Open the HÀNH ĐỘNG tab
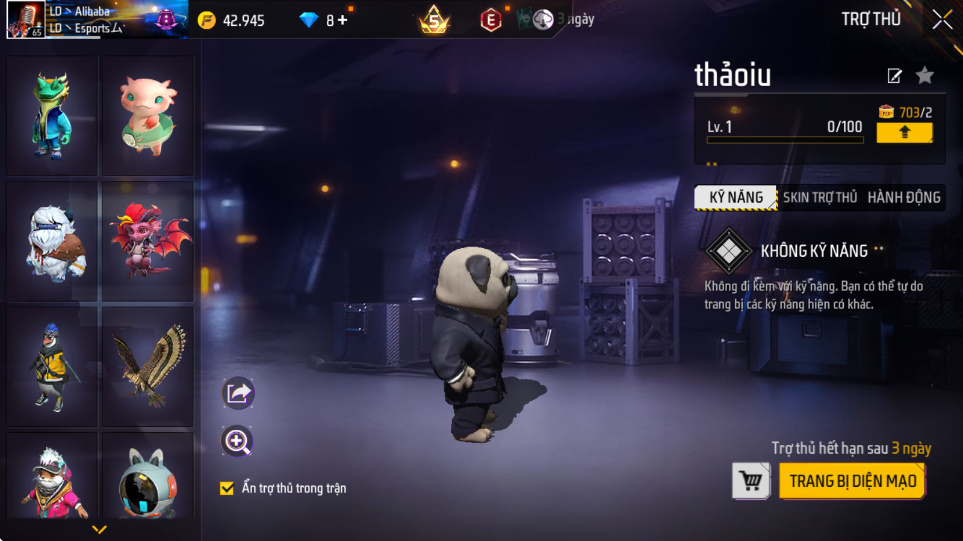The image size is (963, 541). [x=903, y=197]
